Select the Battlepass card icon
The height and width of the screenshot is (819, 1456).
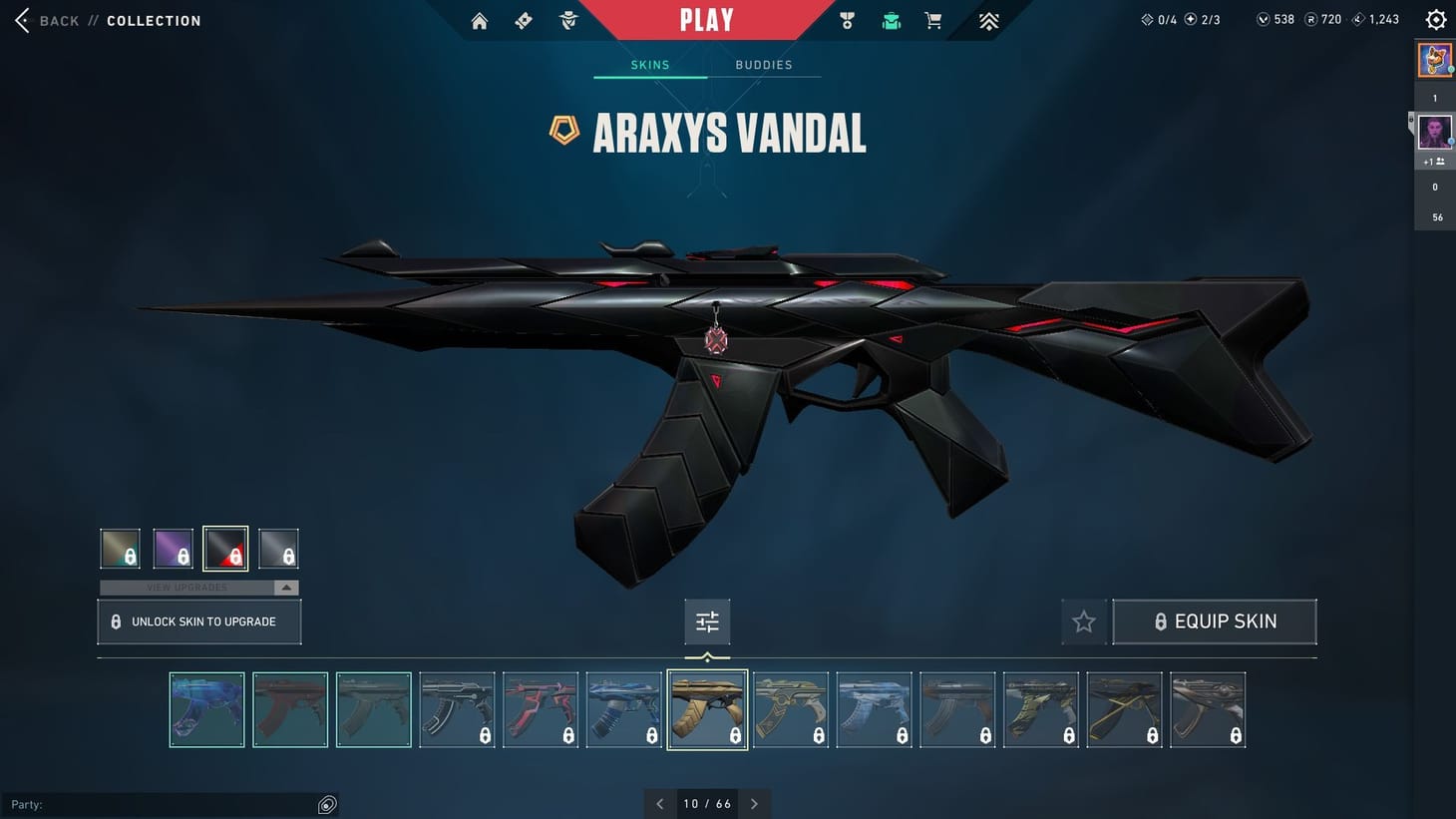523,20
